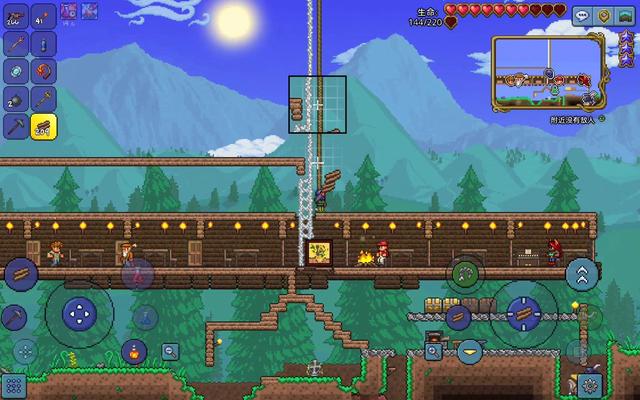
Task: Open the chat speech bubble button
Action: (x=583, y=15)
